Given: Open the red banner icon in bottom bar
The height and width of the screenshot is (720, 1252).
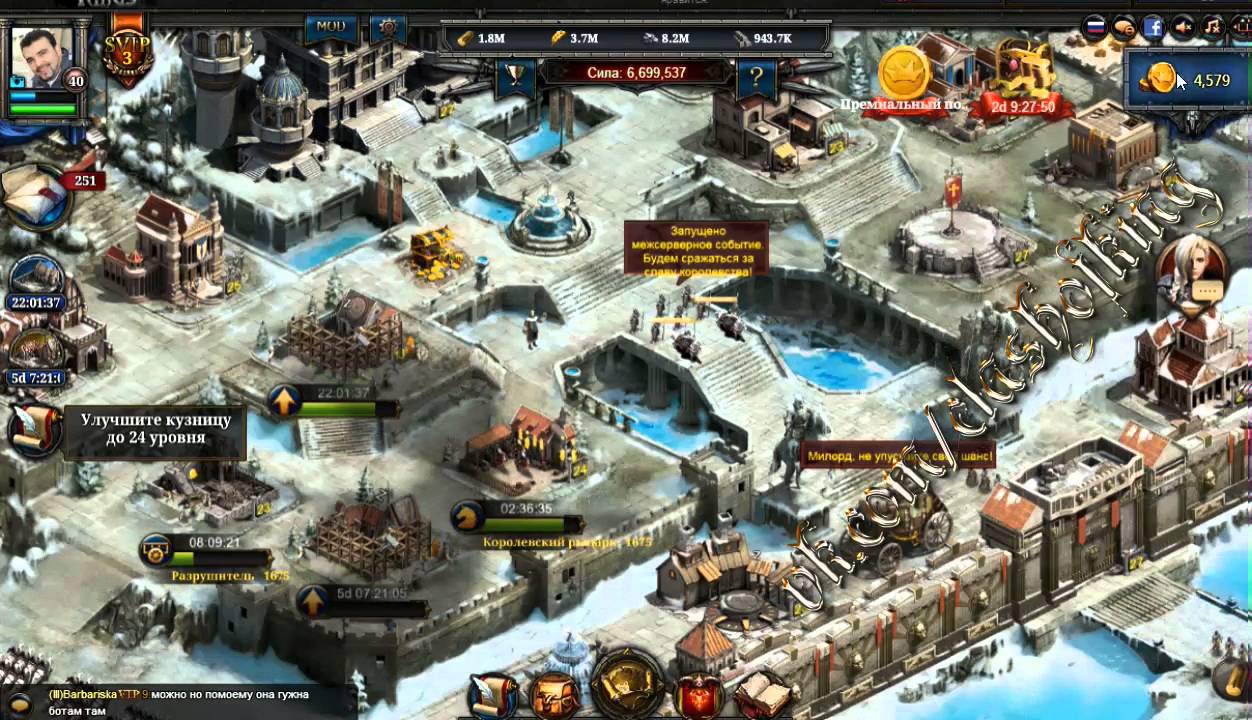Looking at the screenshot, I should click(x=700, y=694).
